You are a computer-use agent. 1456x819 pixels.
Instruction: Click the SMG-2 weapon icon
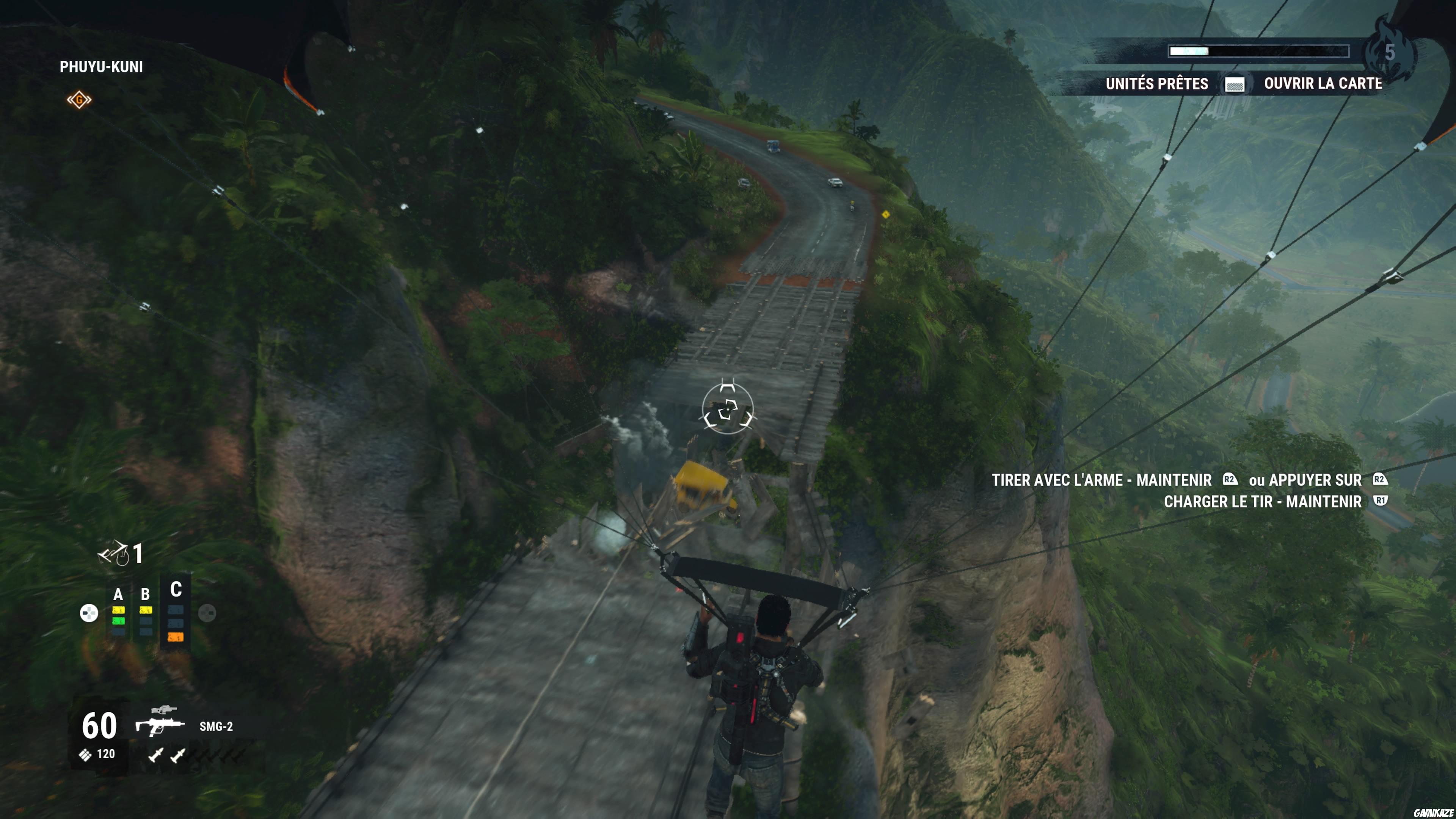click(x=161, y=726)
